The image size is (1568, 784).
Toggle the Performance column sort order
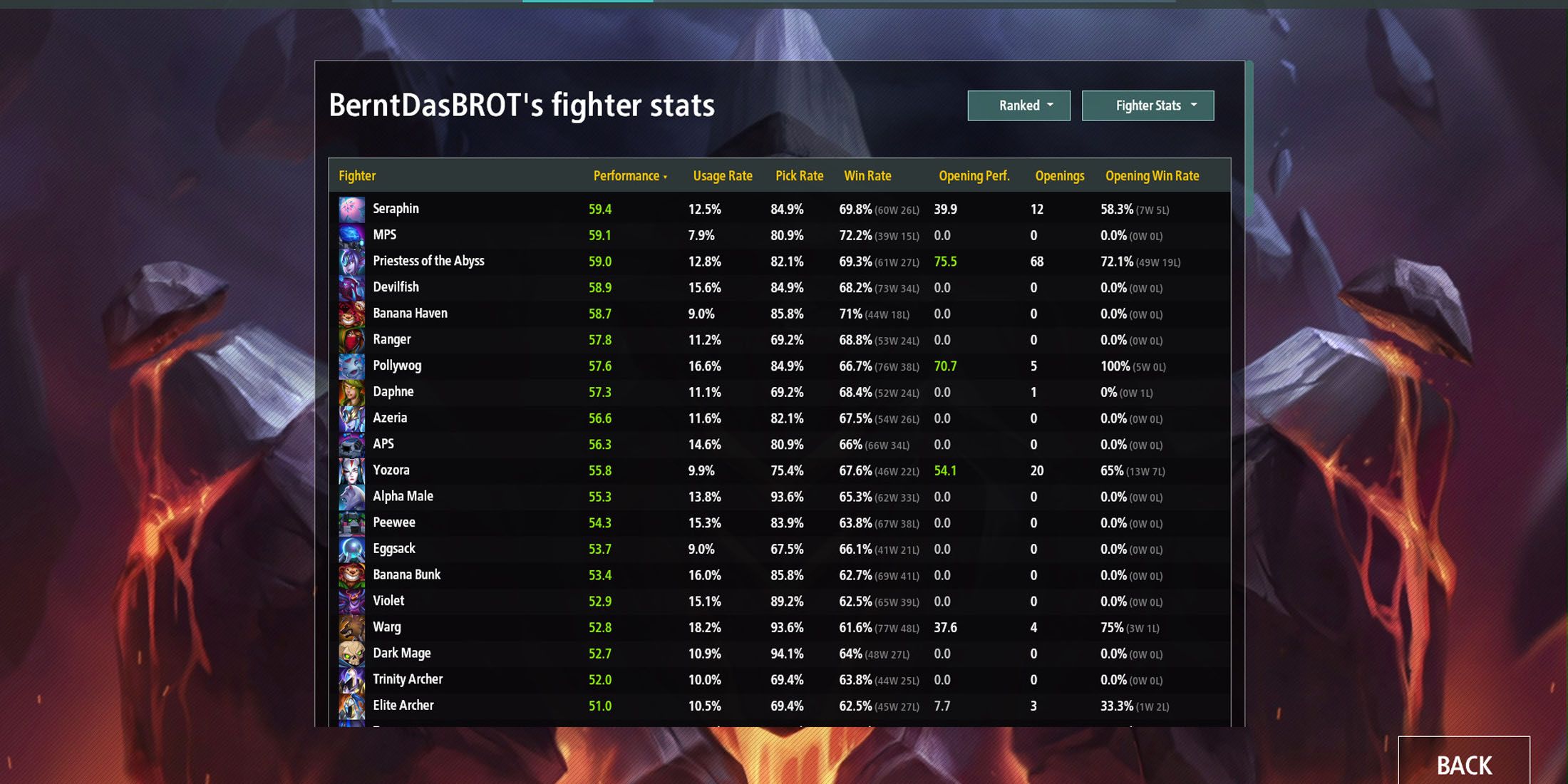click(x=627, y=175)
